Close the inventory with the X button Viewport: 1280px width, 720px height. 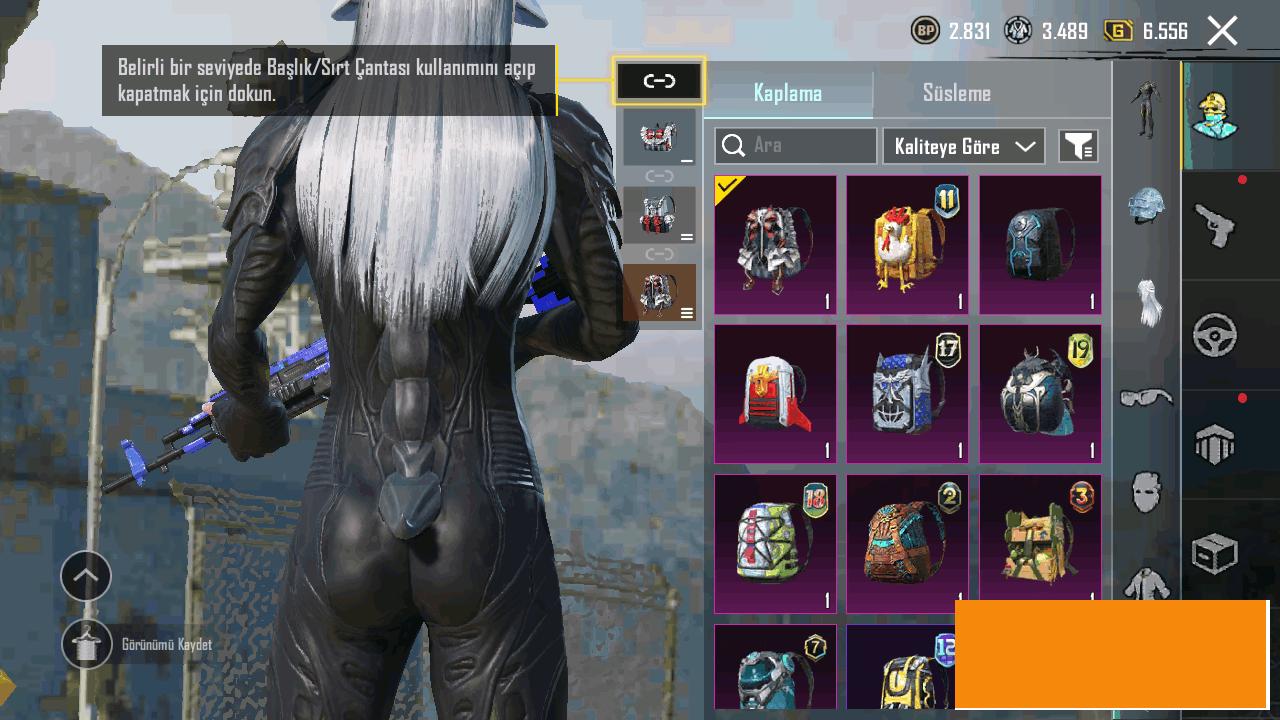1222,31
